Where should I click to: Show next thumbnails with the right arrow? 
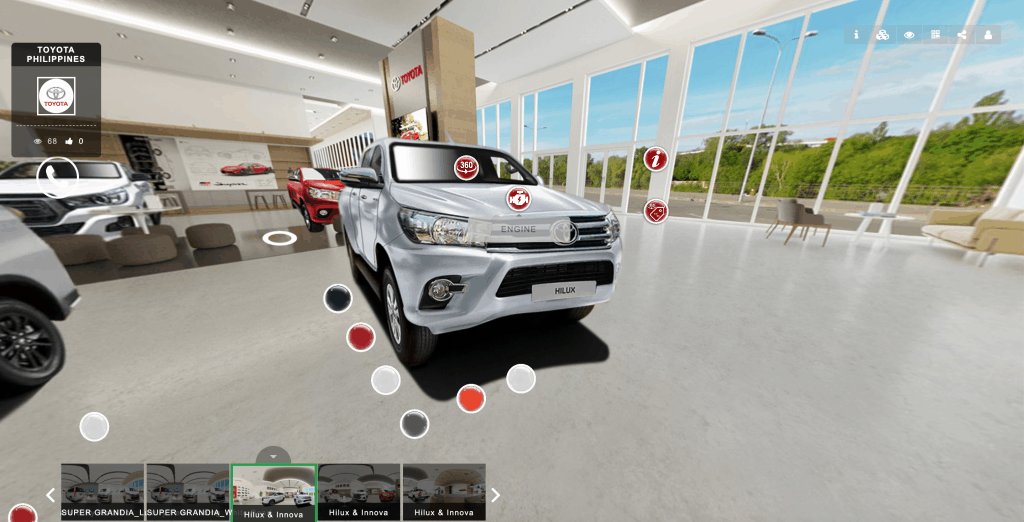point(495,495)
